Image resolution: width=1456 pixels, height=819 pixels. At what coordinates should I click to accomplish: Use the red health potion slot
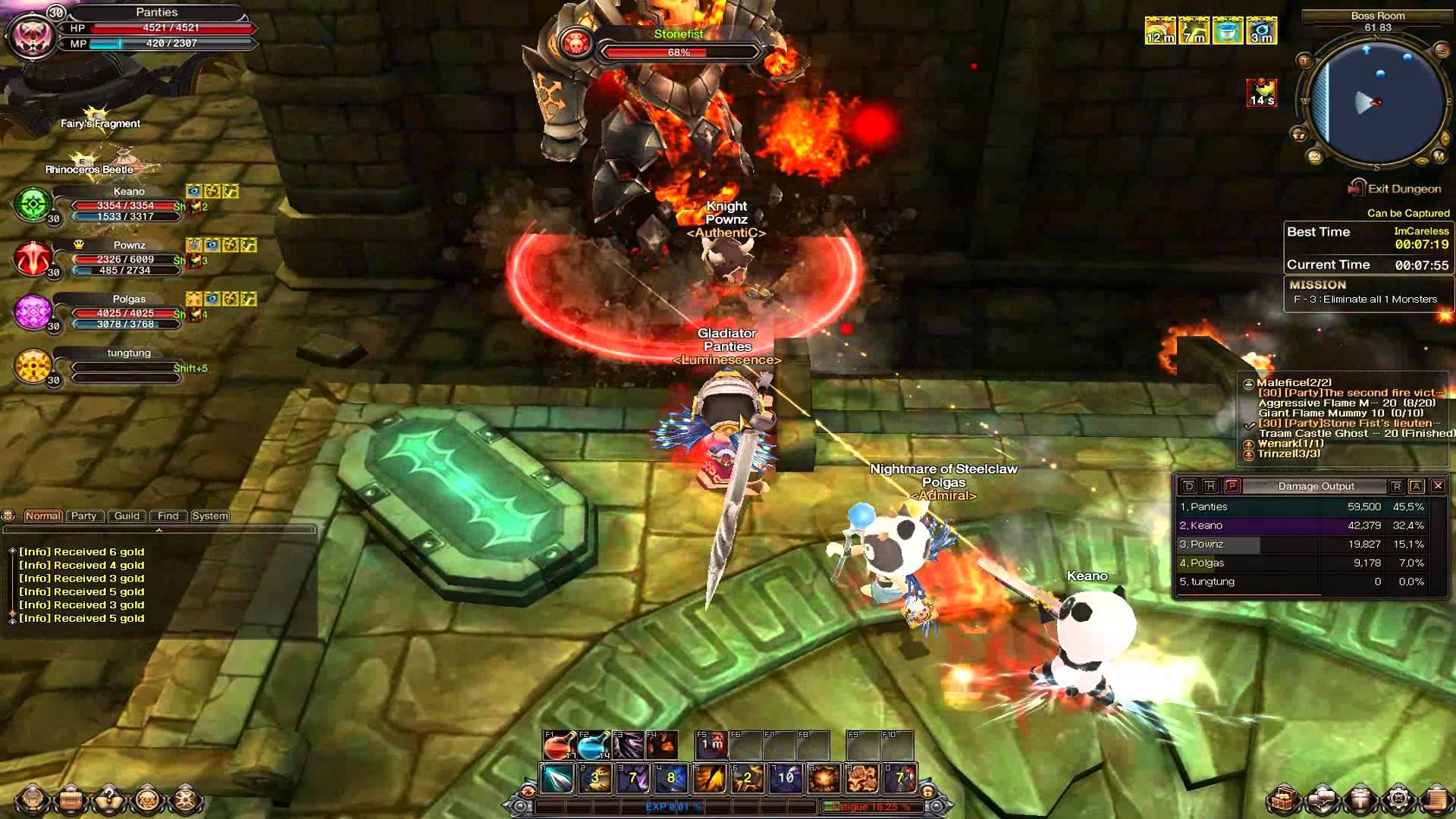pos(558,745)
